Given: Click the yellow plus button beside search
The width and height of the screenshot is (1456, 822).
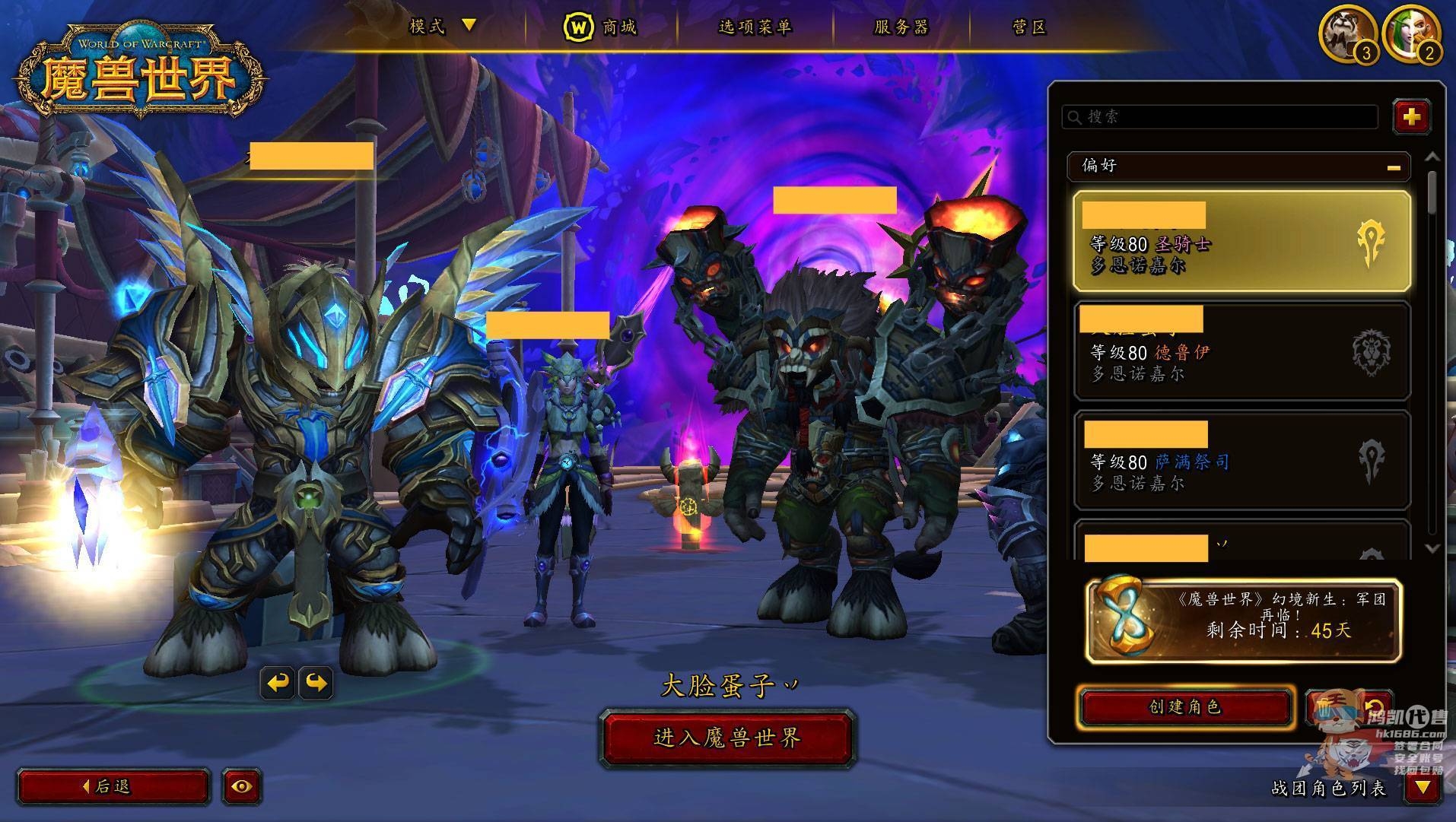Looking at the screenshot, I should [x=1411, y=116].
